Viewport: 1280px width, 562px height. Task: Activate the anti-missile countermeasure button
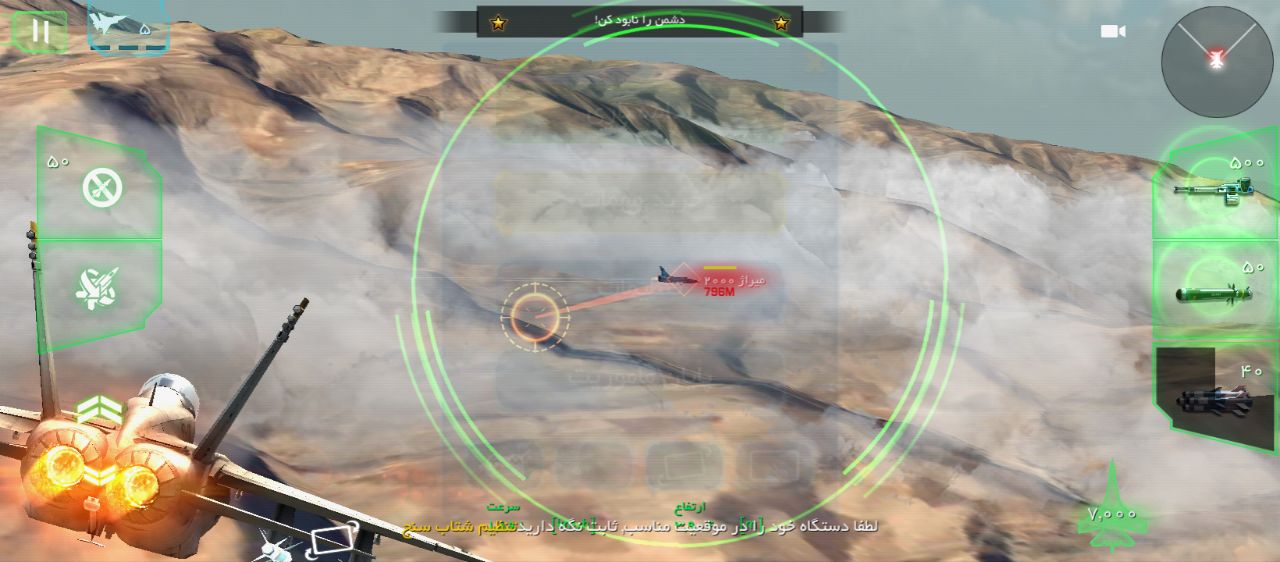coord(101,187)
